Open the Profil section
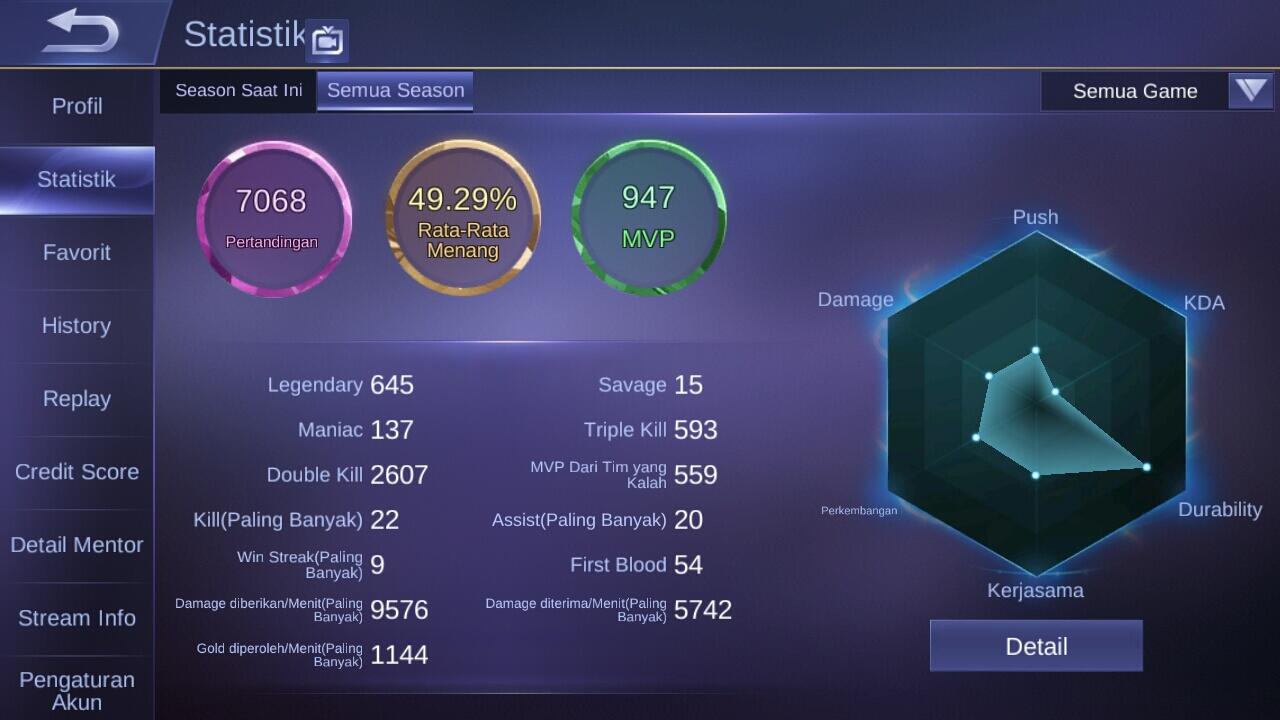 pyautogui.click(x=77, y=106)
